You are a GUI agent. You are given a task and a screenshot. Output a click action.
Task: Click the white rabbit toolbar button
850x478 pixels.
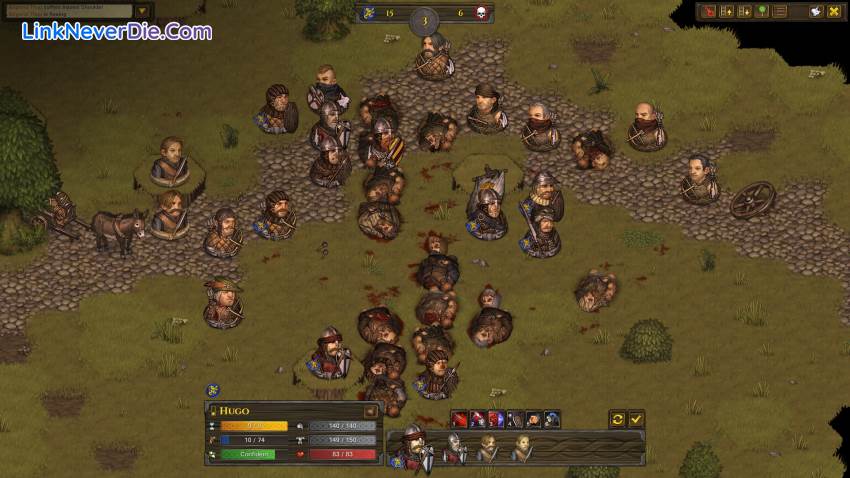click(816, 11)
